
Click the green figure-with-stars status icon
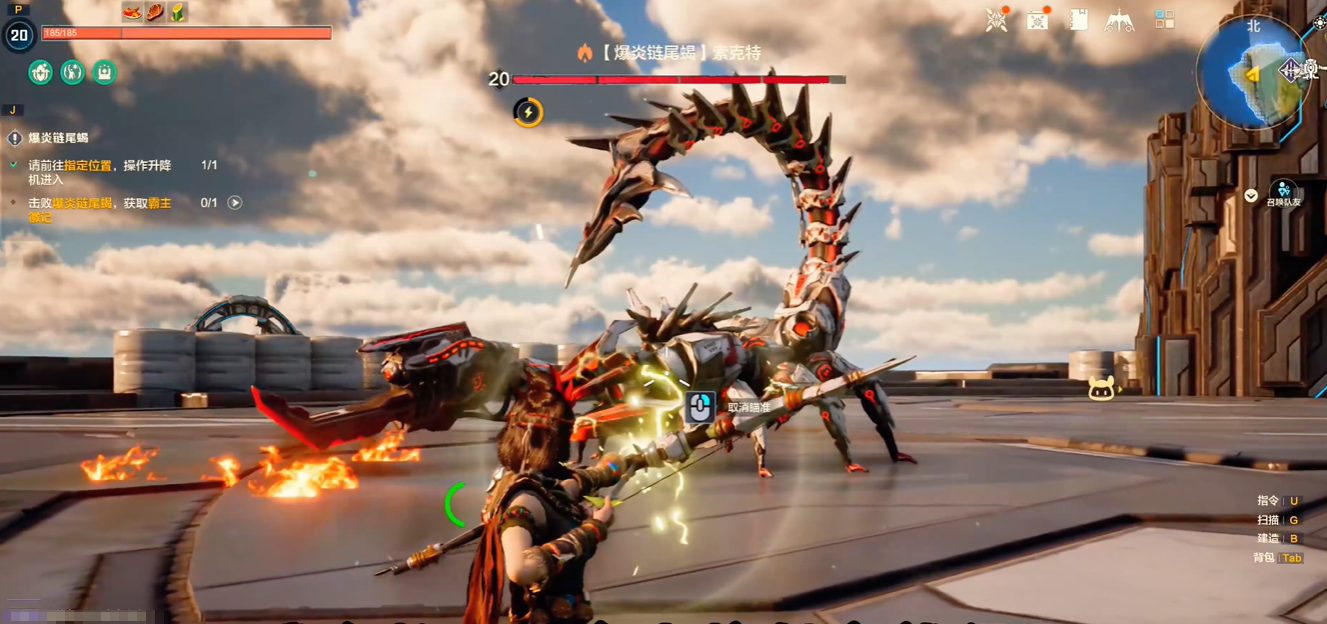[x=73, y=72]
